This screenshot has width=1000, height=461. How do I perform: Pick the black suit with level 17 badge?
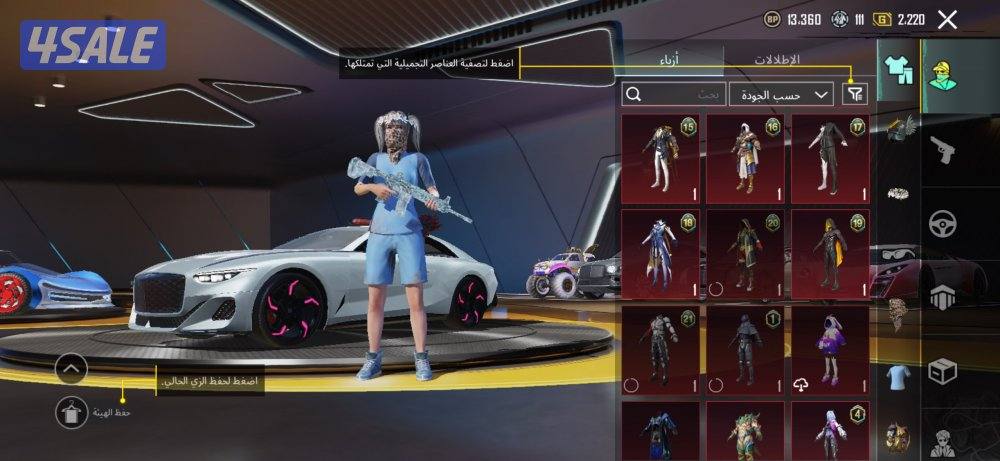click(x=830, y=158)
